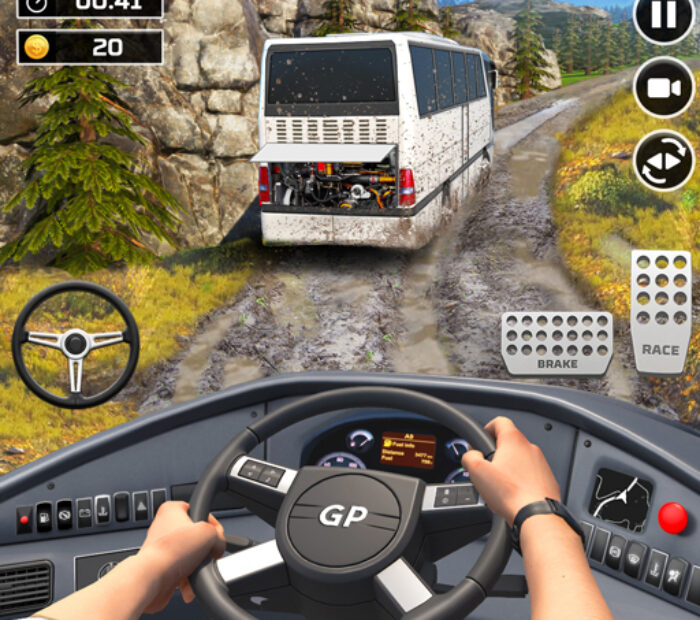Pause the game
Viewport: 700px width, 620px height.
tap(664, 18)
